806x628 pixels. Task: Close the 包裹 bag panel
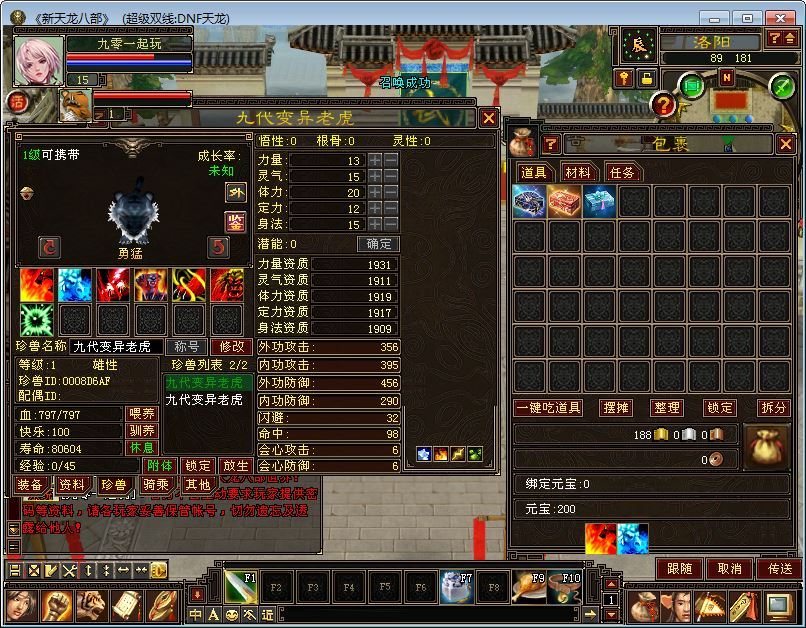pyautogui.click(x=786, y=144)
